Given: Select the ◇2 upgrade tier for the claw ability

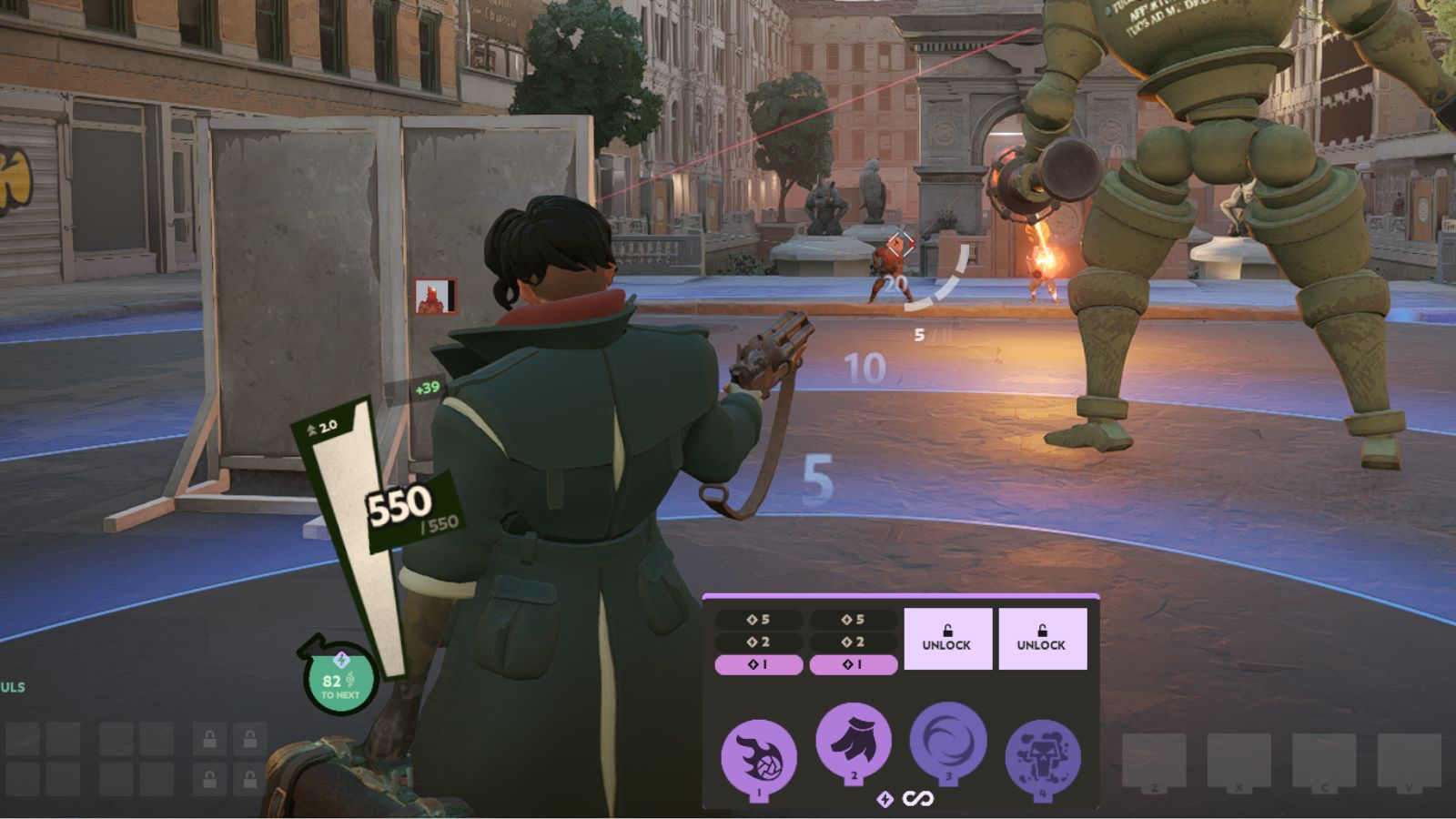Looking at the screenshot, I should pyautogui.click(x=854, y=642).
